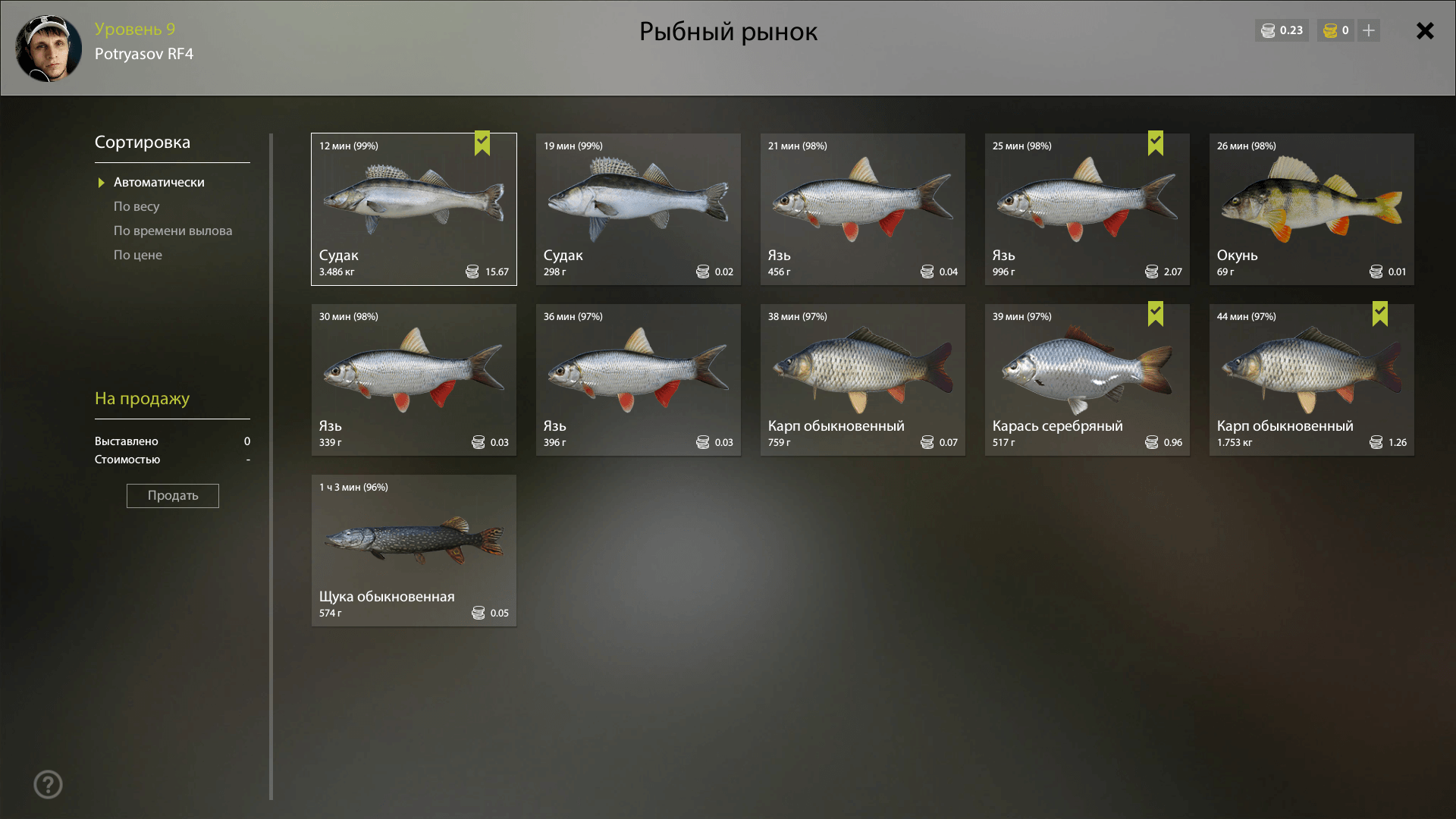The height and width of the screenshot is (819, 1456).
Task: Sort fish automatically with Автоматически
Action: (x=158, y=182)
